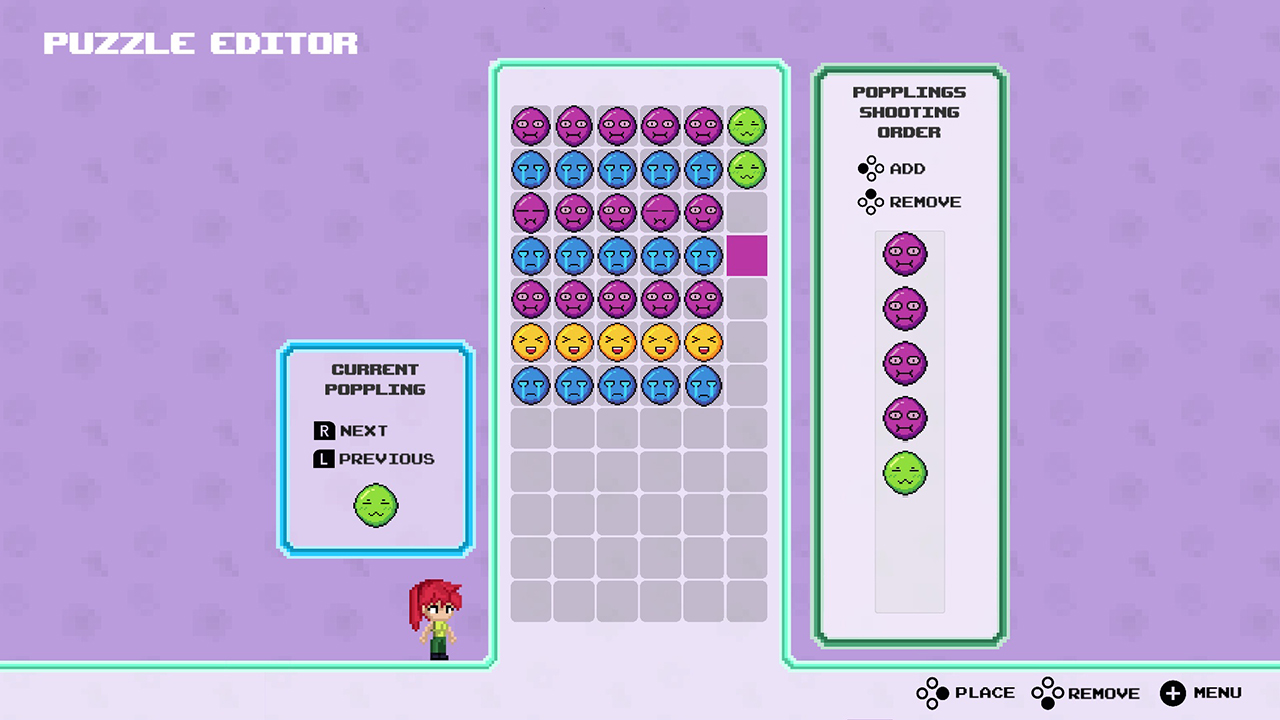Select a yellow laughing poppling in the grid
The image size is (1280, 720).
click(x=617, y=342)
